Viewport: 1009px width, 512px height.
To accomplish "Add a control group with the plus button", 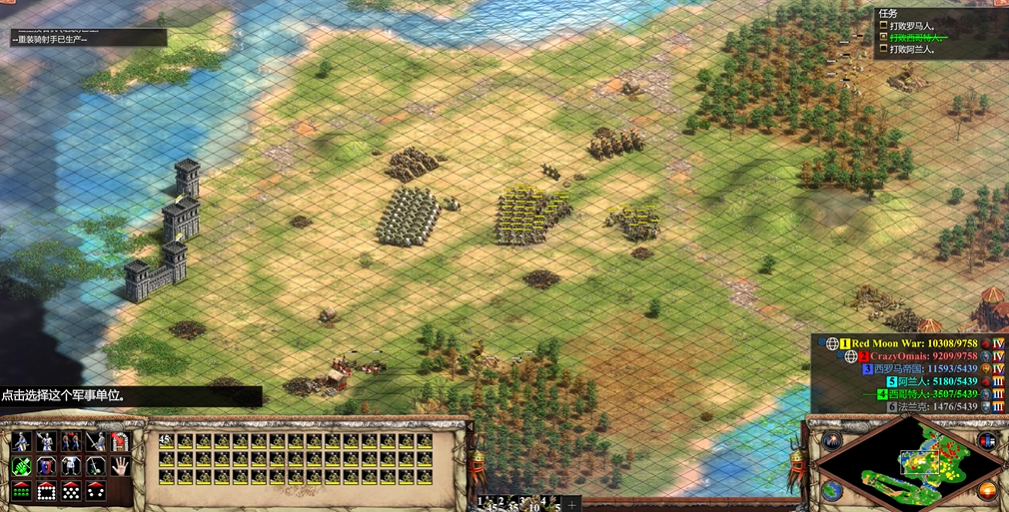I will 572,502.
